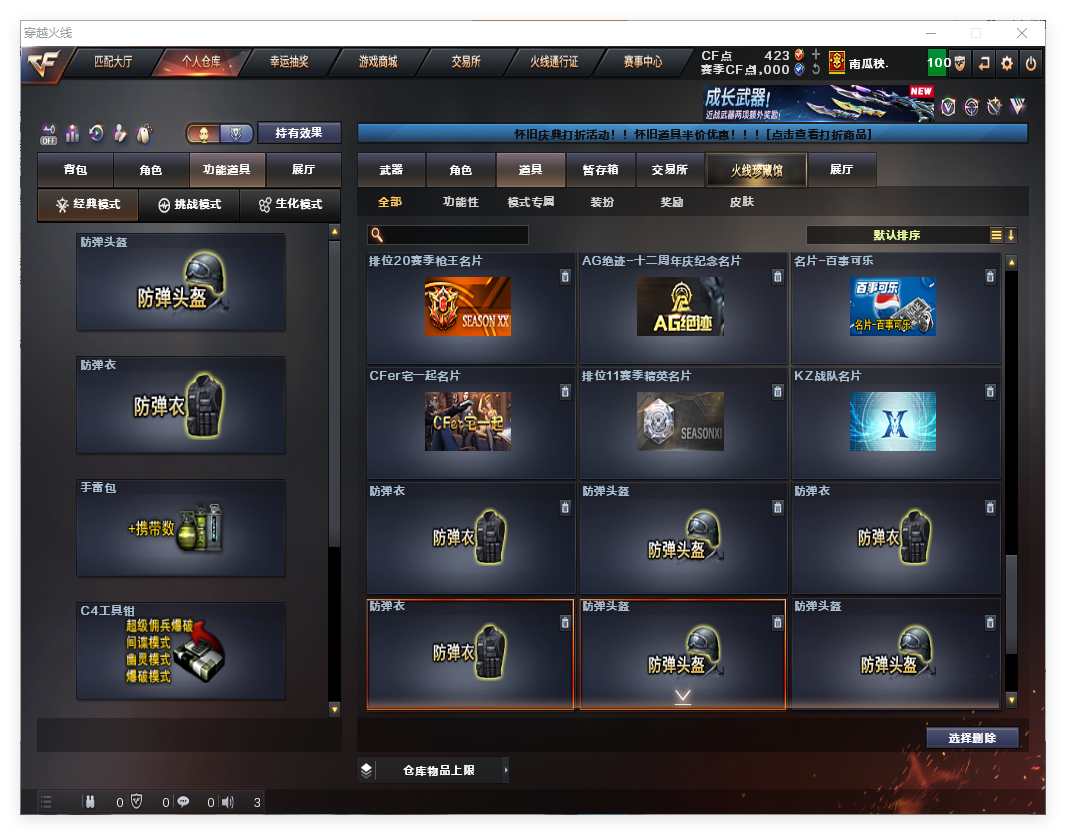
Task: Choose the 生化模式 biochemical mode tab
Action: tap(291, 204)
